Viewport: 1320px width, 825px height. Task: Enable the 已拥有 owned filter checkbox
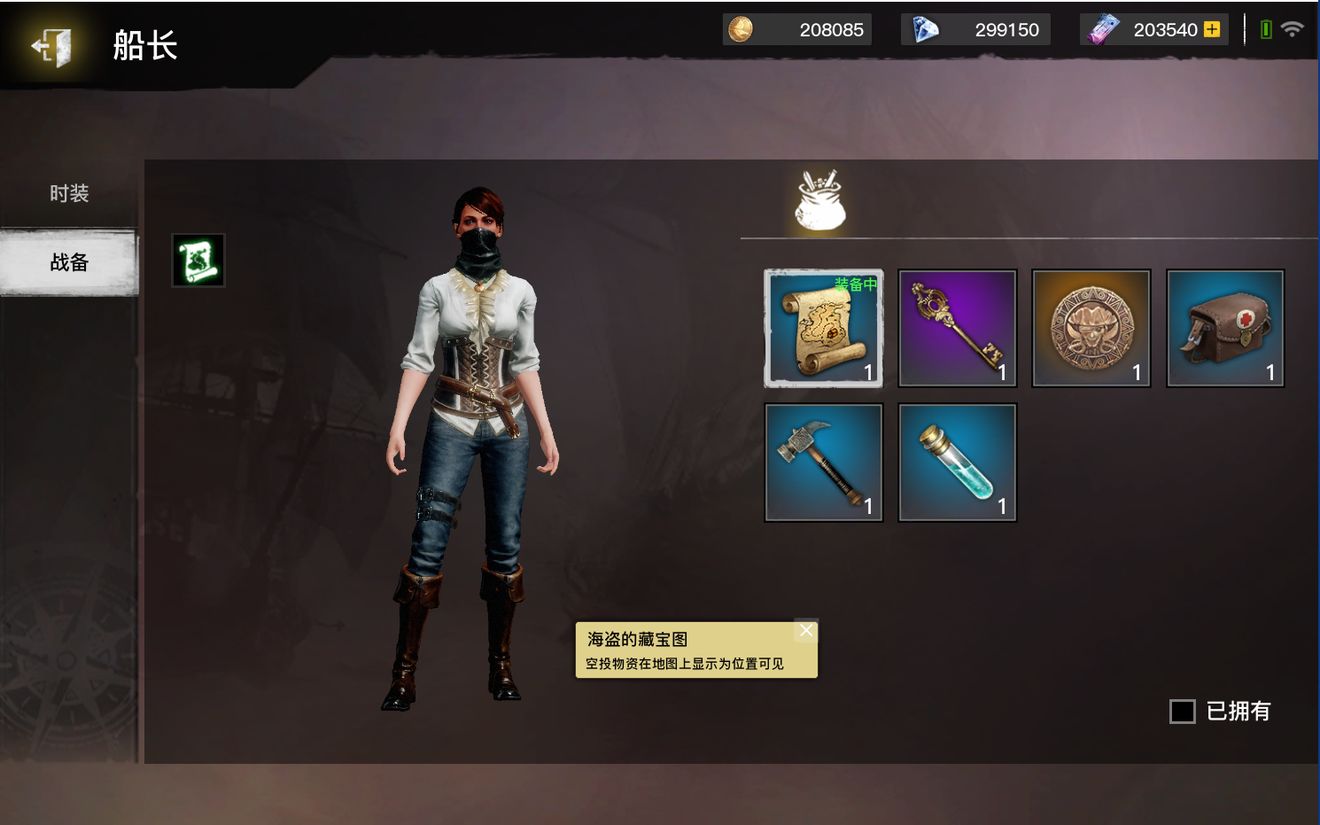(x=1184, y=711)
